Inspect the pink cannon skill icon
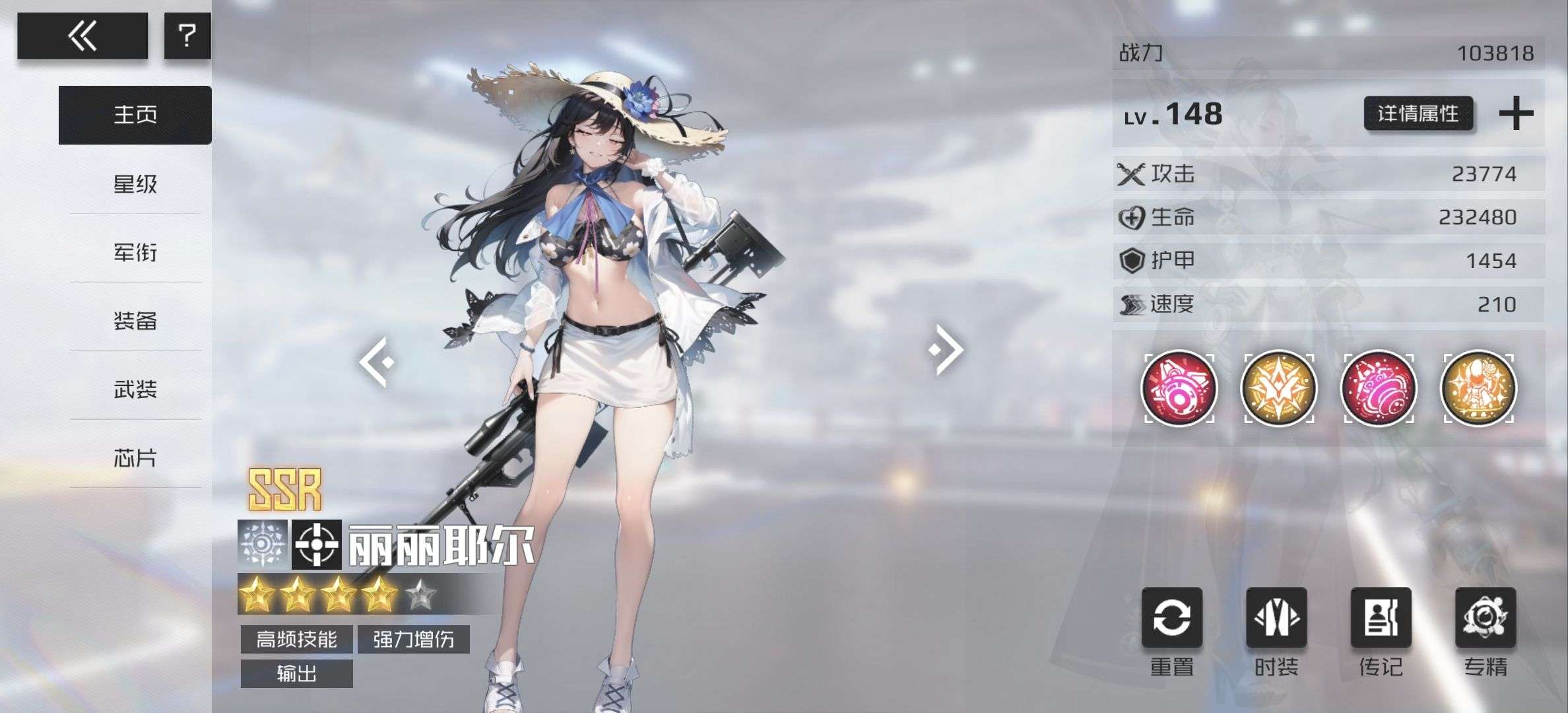 click(1379, 388)
